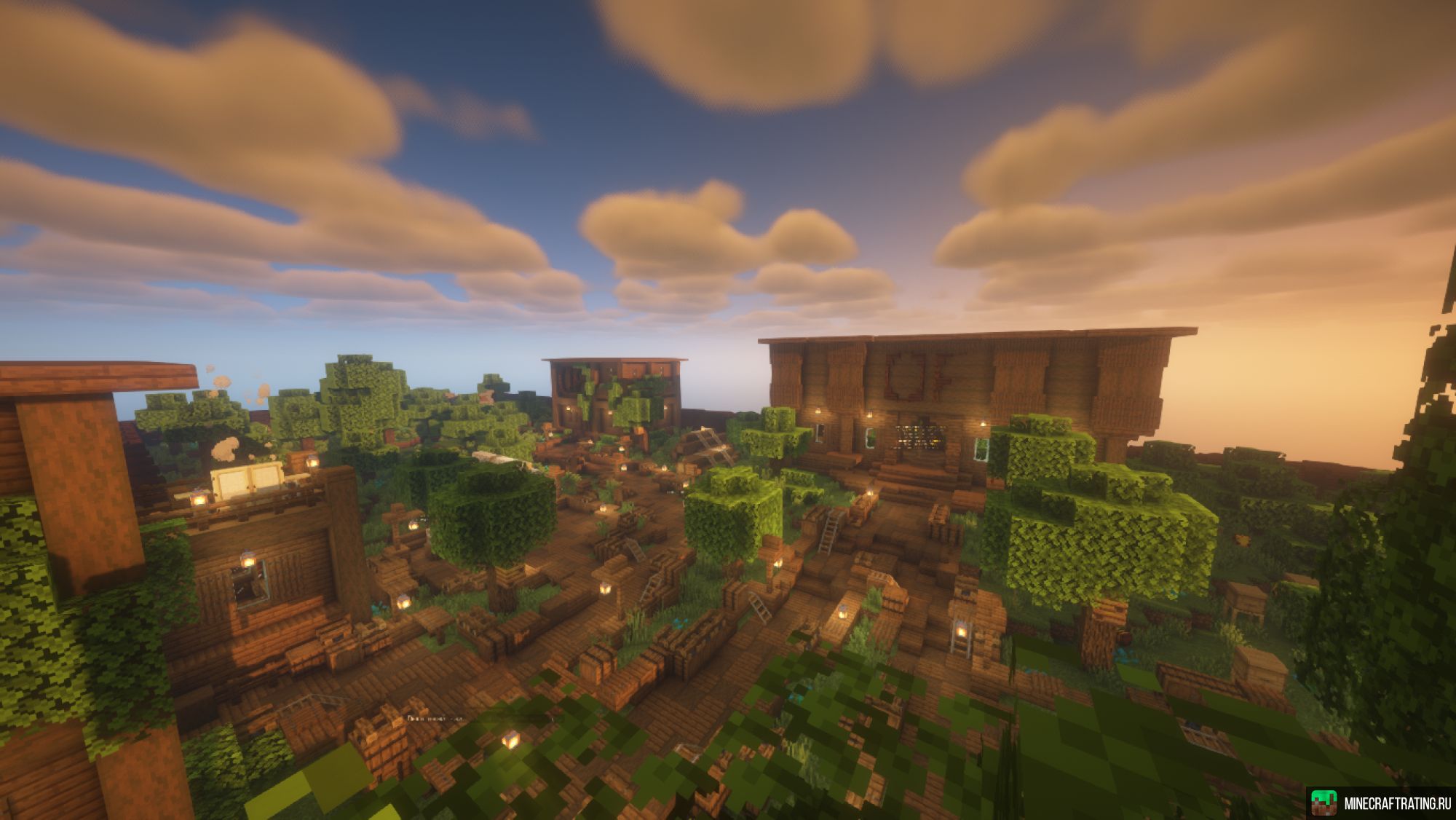Click the minecraftrating.ru watermark logo
The width and height of the screenshot is (1456, 820).
coord(1324,803)
